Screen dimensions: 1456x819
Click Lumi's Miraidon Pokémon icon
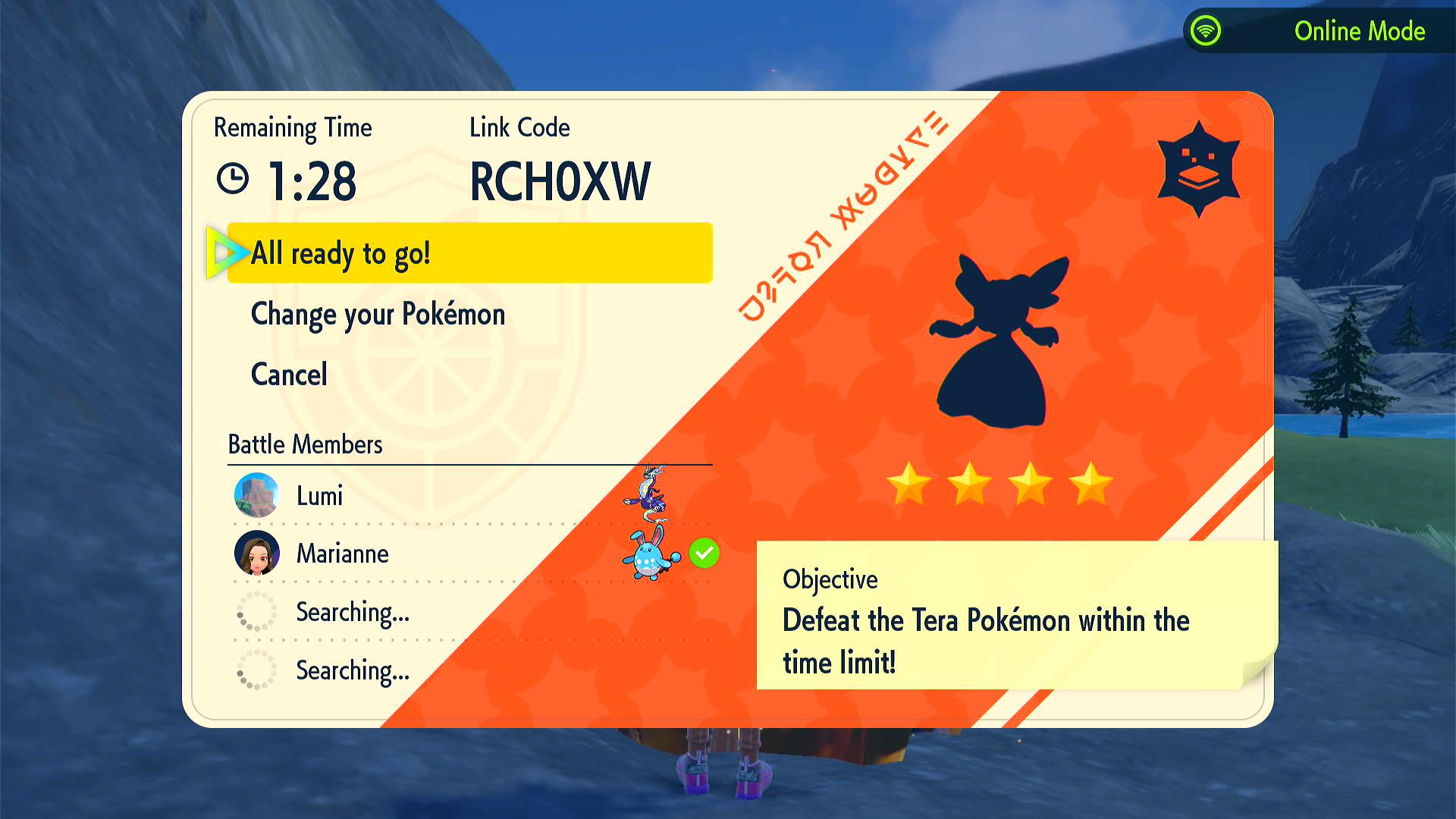tap(647, 494)
